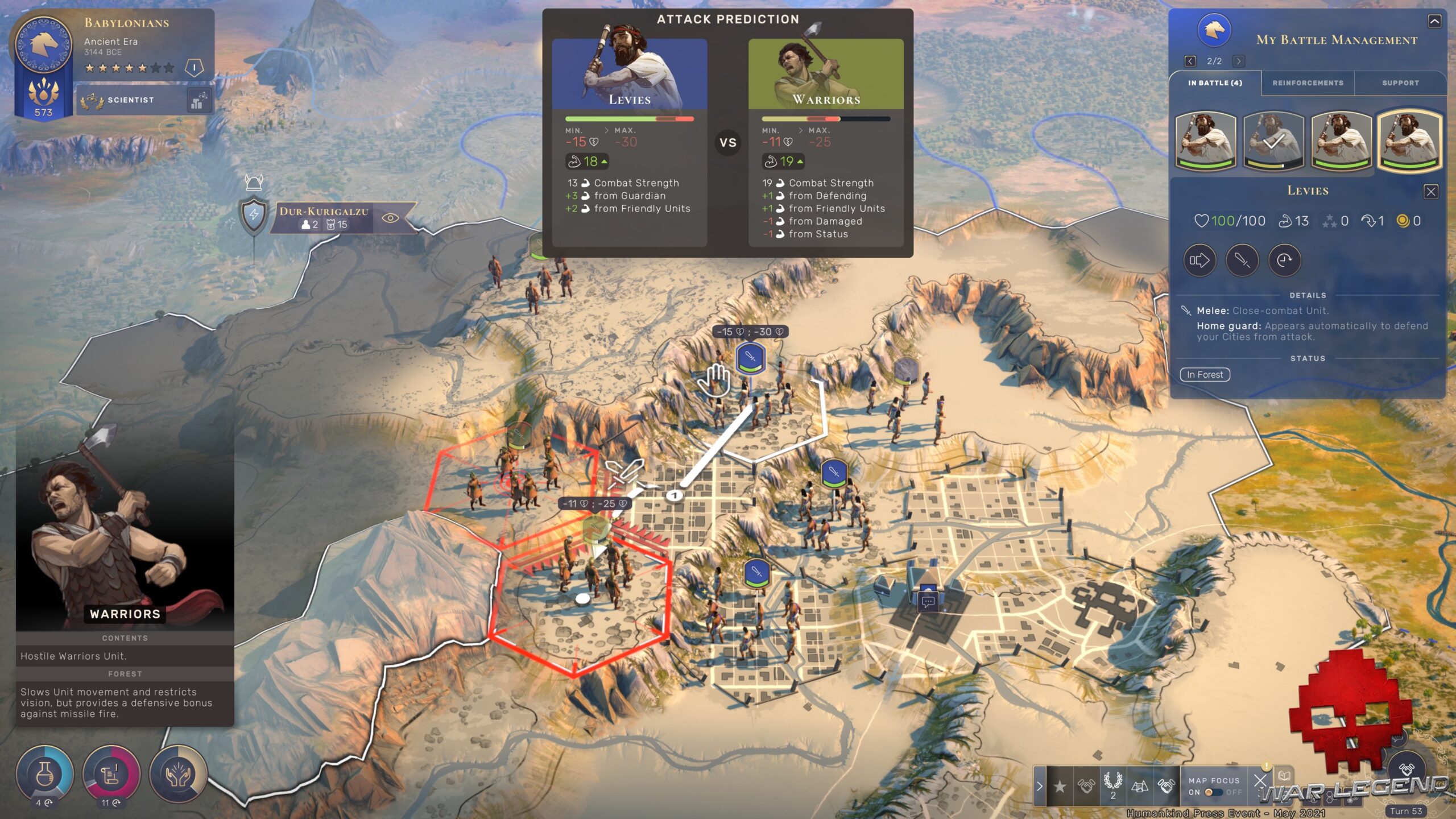1456x819 pixels.
Task: Select the Levies unit with the checkmark
Action: click(x=1273, y=141)
